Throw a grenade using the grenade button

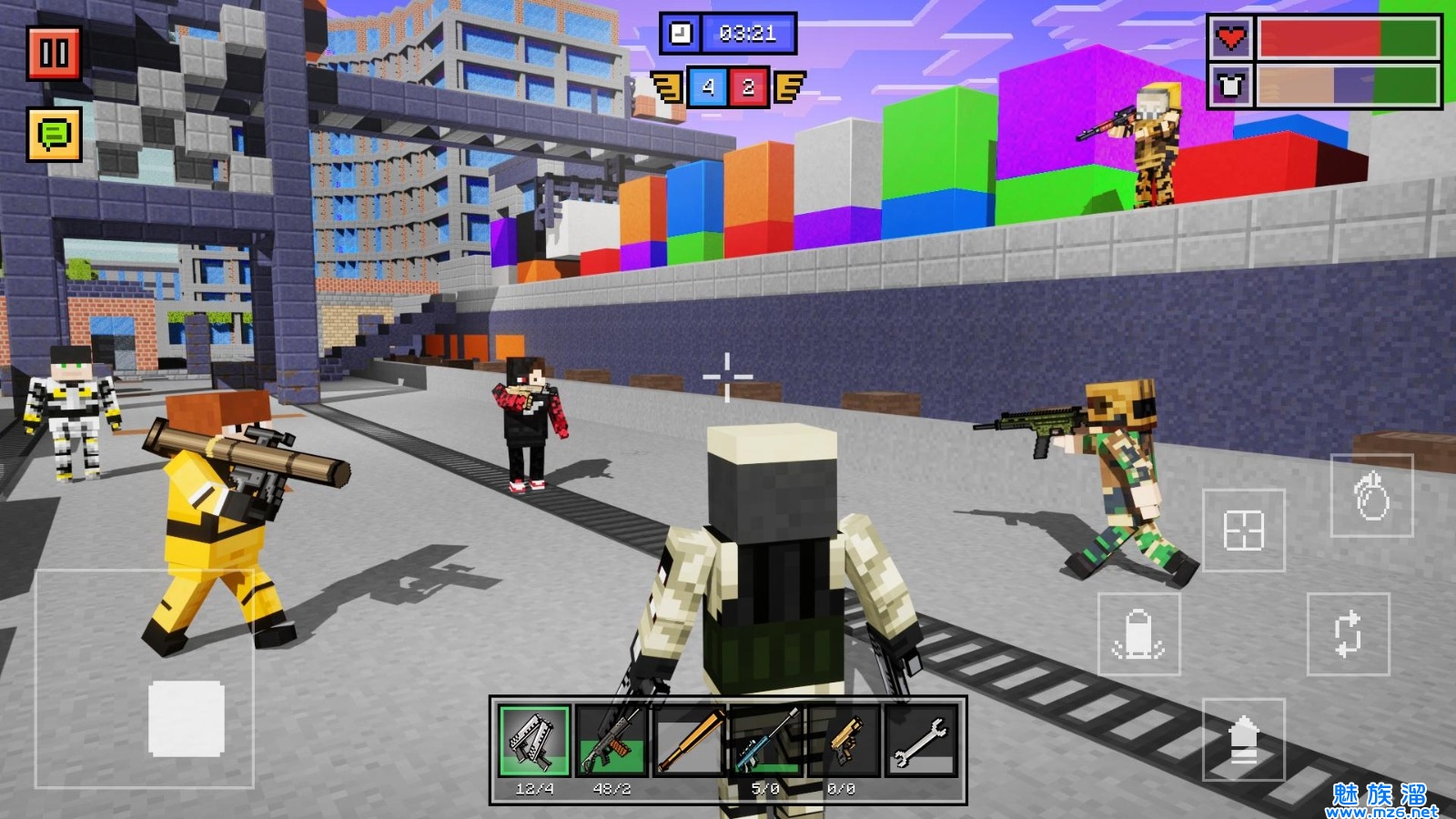coord(1371,496)
